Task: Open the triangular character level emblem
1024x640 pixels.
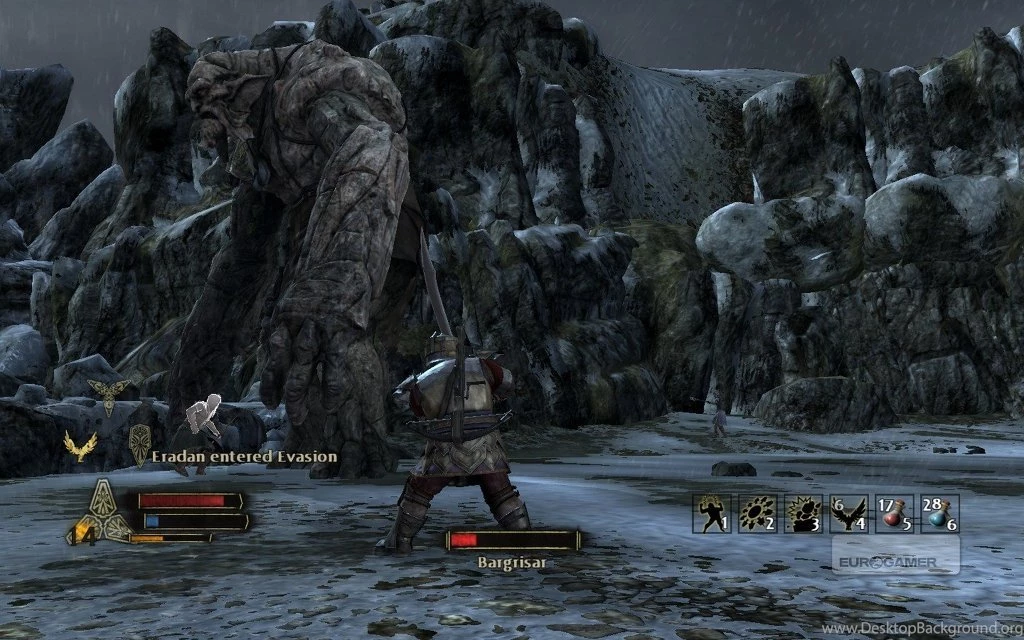Action: (x=103, y=510)
